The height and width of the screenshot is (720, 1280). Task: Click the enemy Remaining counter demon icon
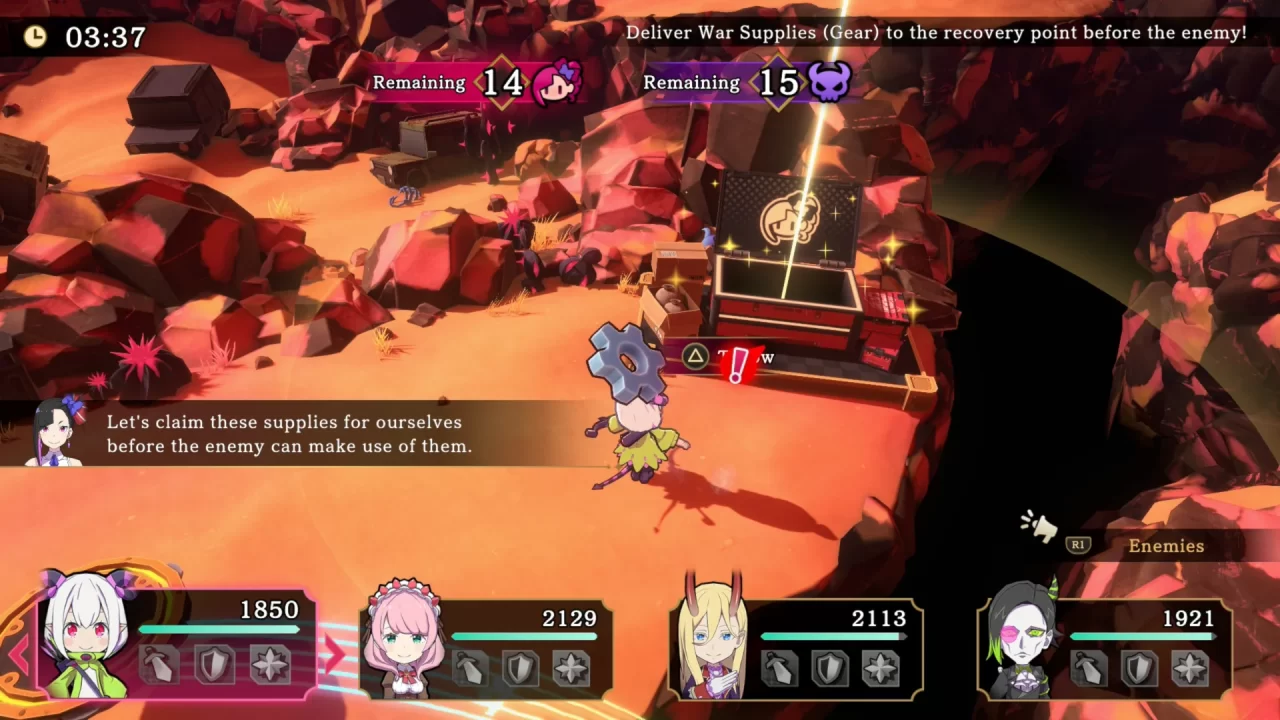pyautogui.click(x=828, y=83)
